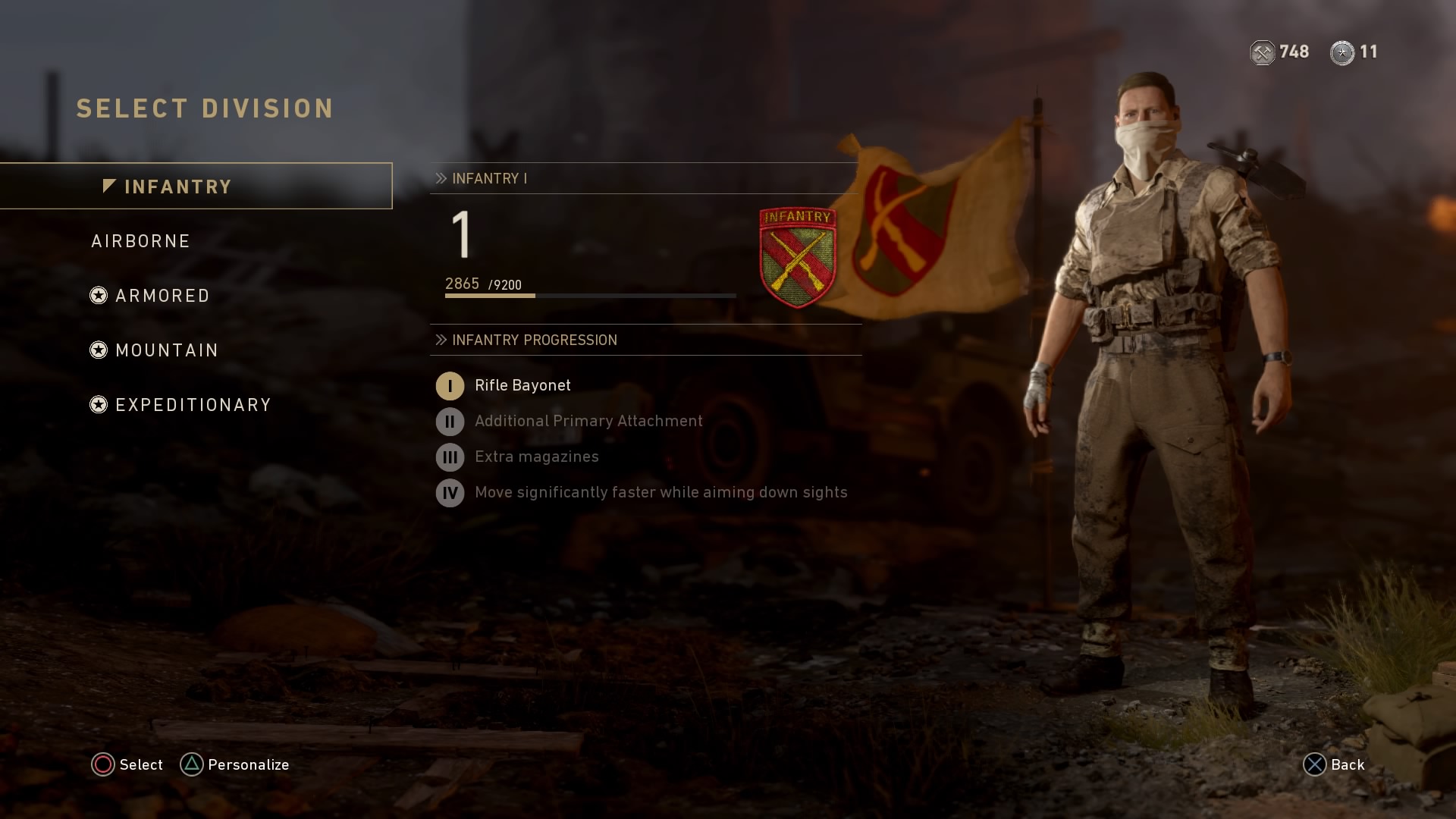Viewport: 1456px width, 819px height.
Task: Open the Expeditionary division entry
Action: pyautogui.click(x=193, y=405)
